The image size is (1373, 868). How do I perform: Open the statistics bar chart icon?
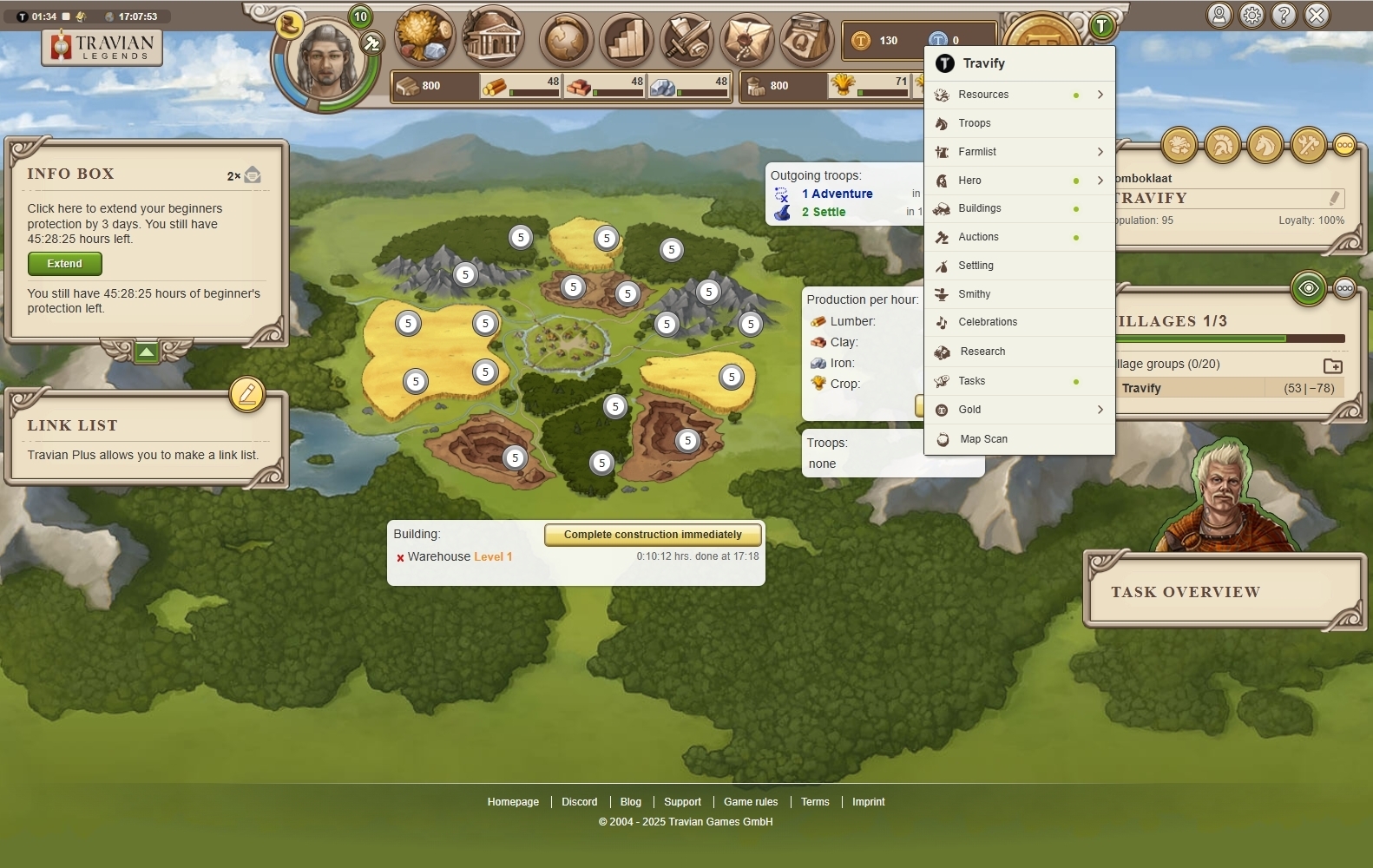point(627,40)
